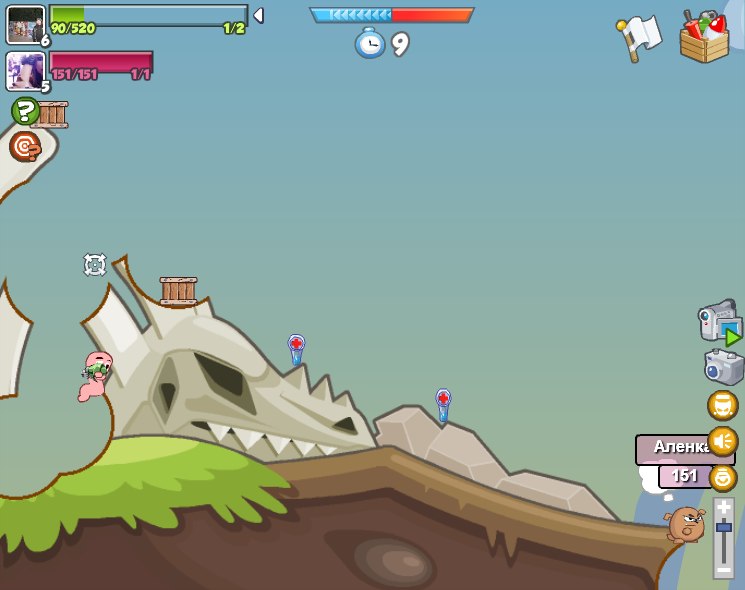Screen dimensions: 745x590
Task: Click the white surrender flag
Action: (x=639, y=37)
